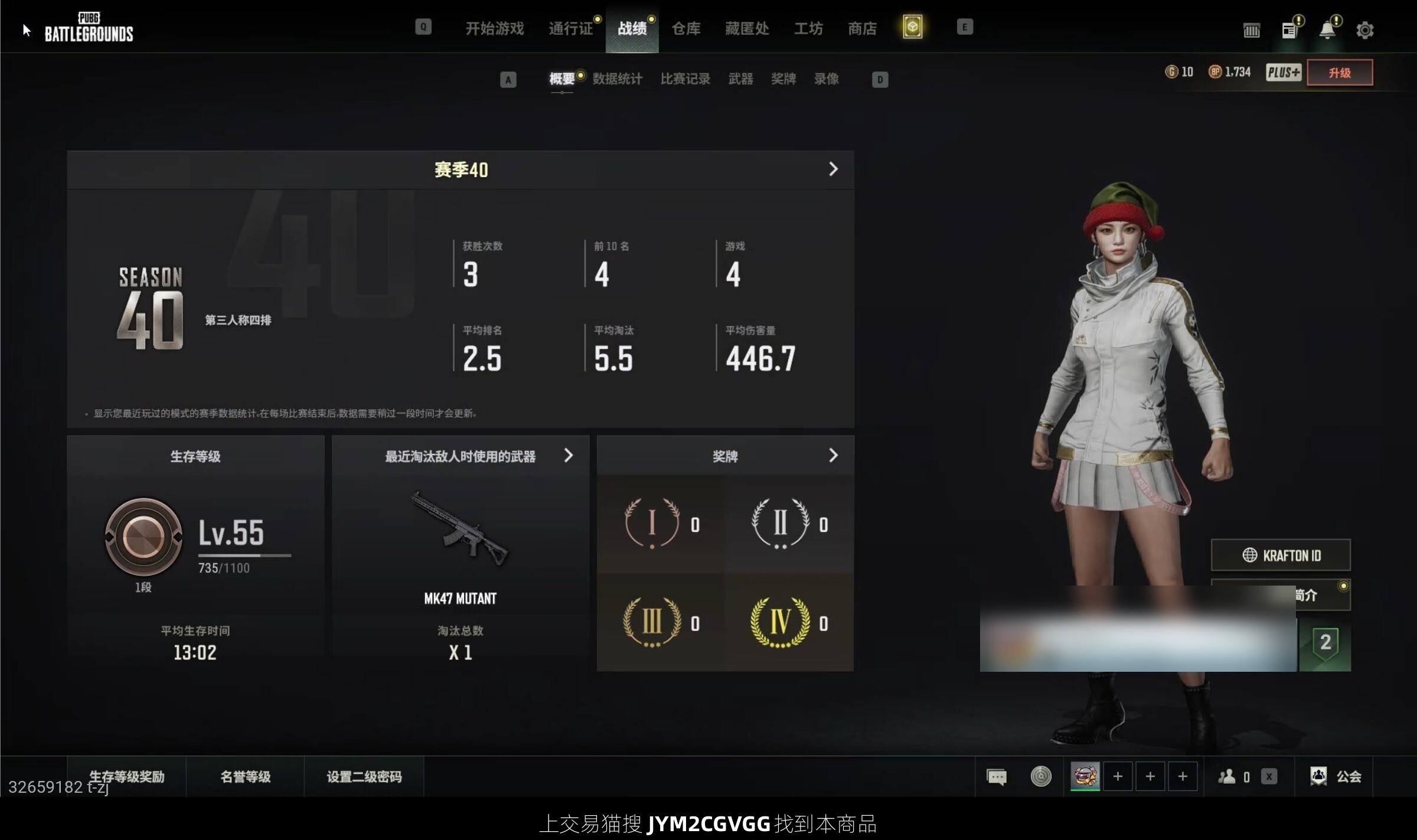Switch to the 武器 weapons sub-tab
Viewport: 1417px width, 840px height.
pyautogui.click(x=740, y=79)
